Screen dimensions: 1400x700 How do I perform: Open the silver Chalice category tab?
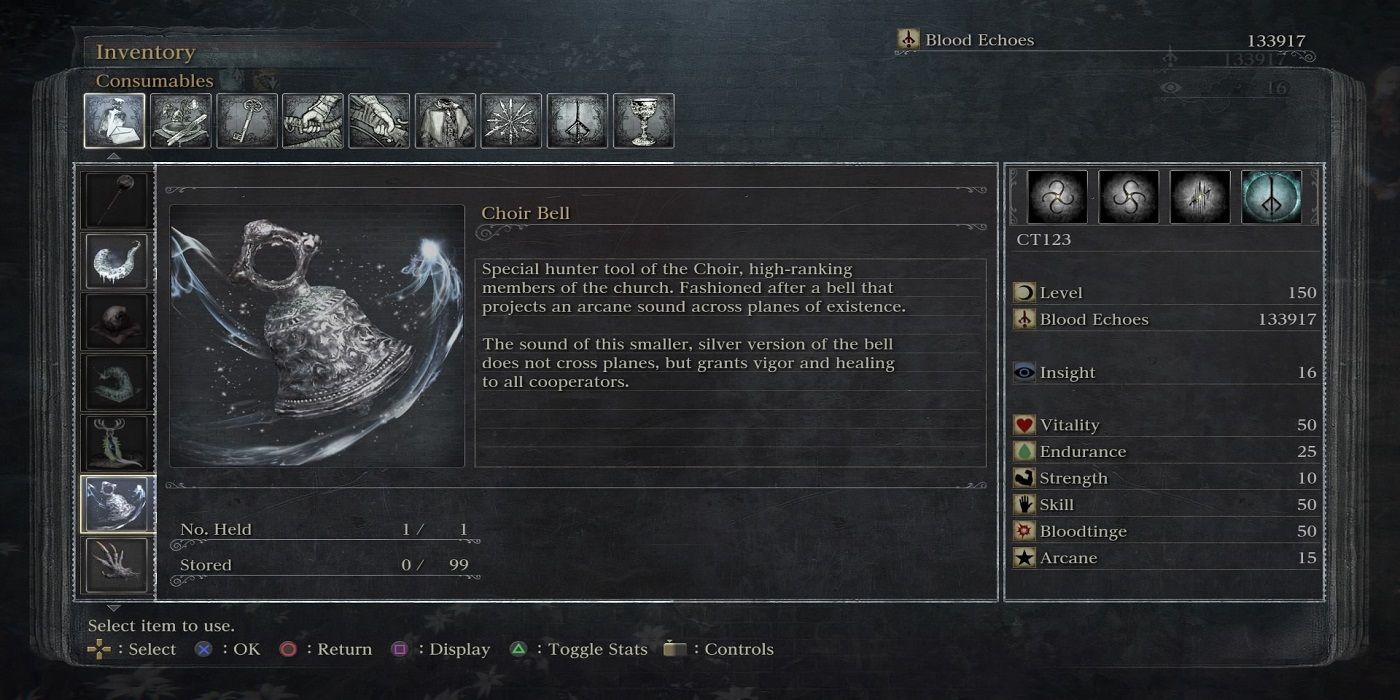tap(643, 121)
